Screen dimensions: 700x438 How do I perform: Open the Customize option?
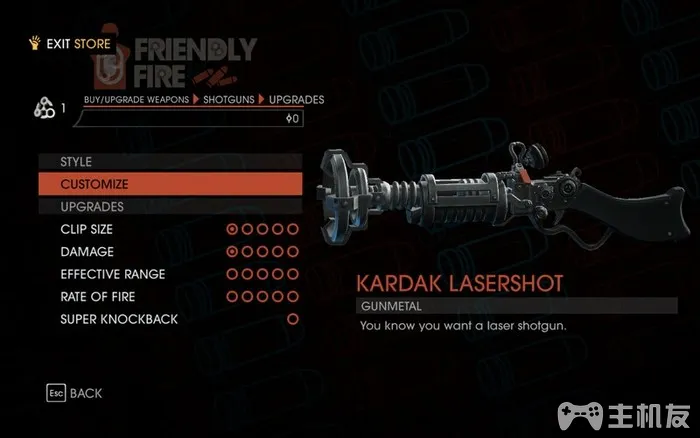pos(94,184)
